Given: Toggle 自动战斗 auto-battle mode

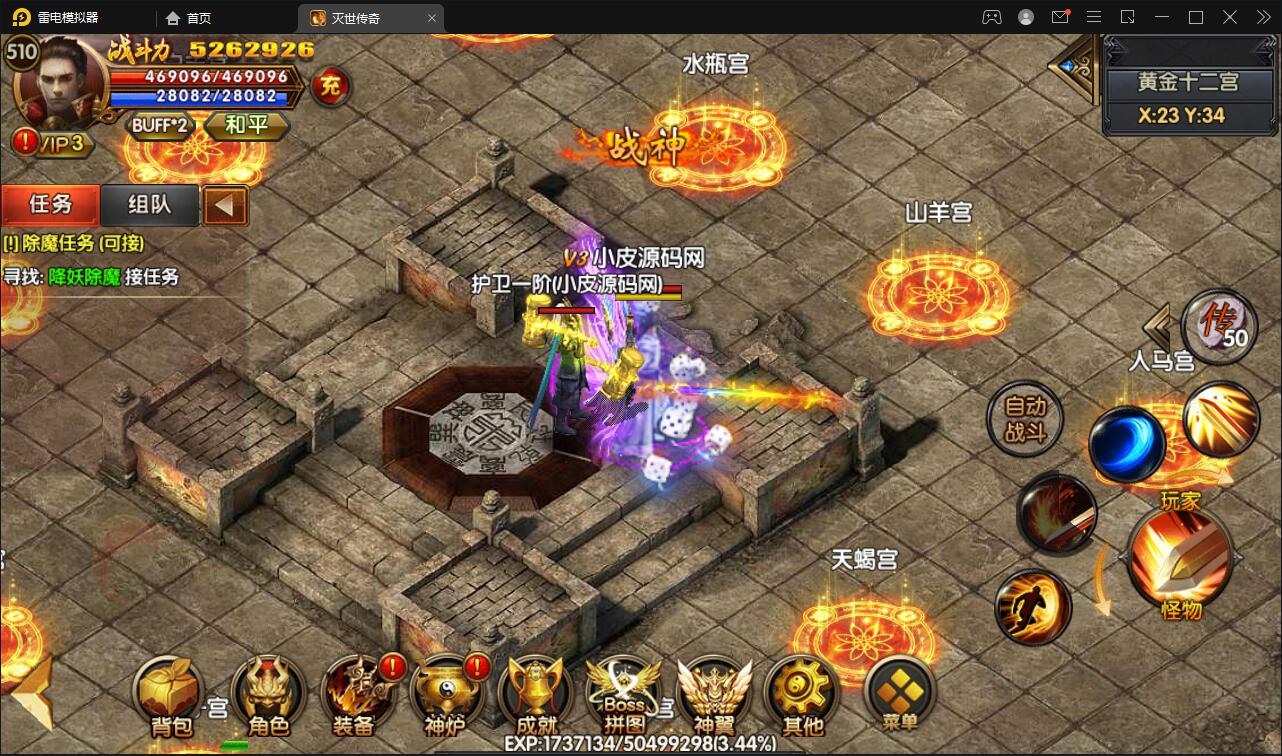Looking at the screenshot, I should click(x=1024, y=419).
